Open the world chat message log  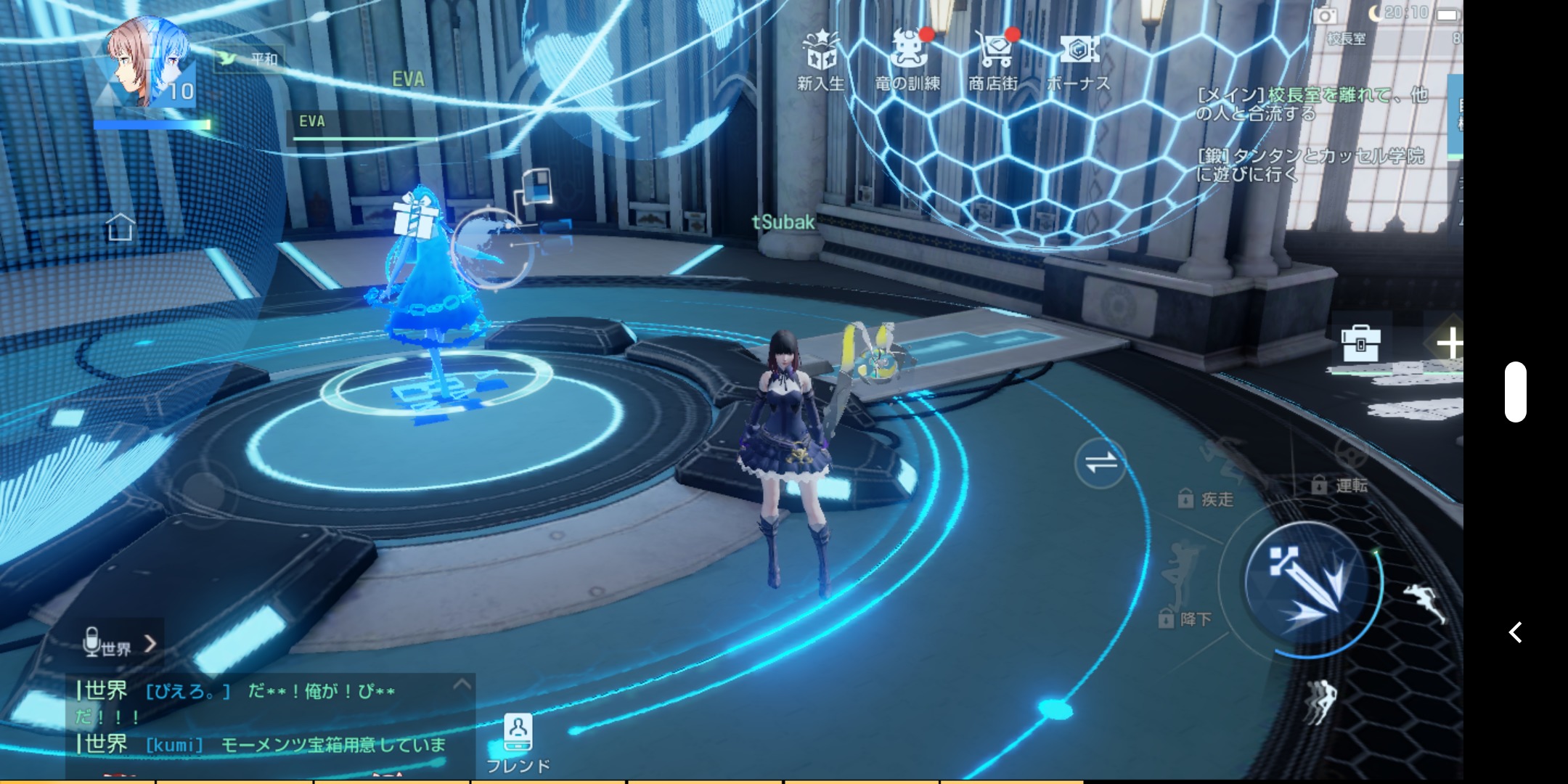(x=261, y=717)
